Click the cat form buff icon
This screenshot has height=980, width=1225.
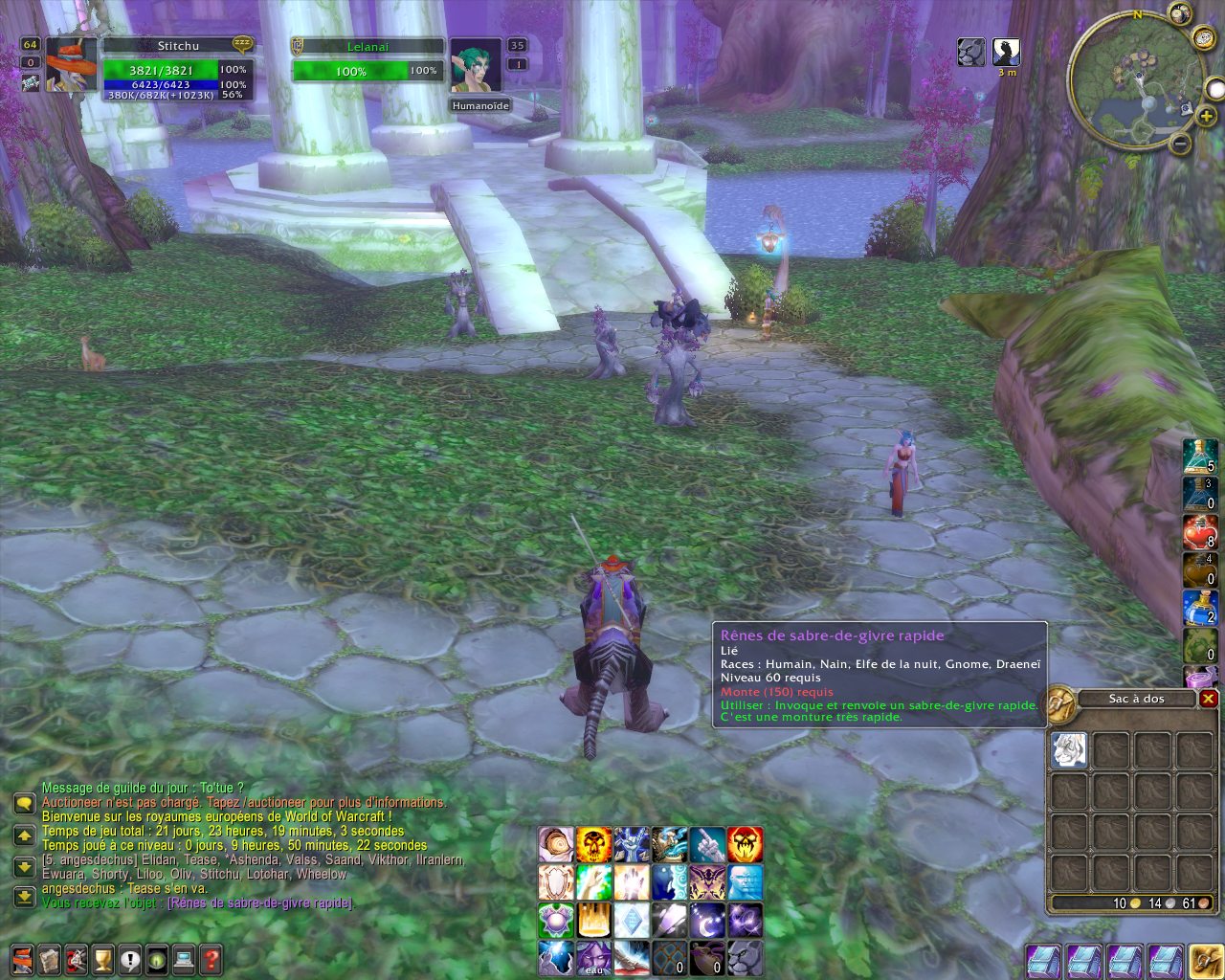click(971, 52)
